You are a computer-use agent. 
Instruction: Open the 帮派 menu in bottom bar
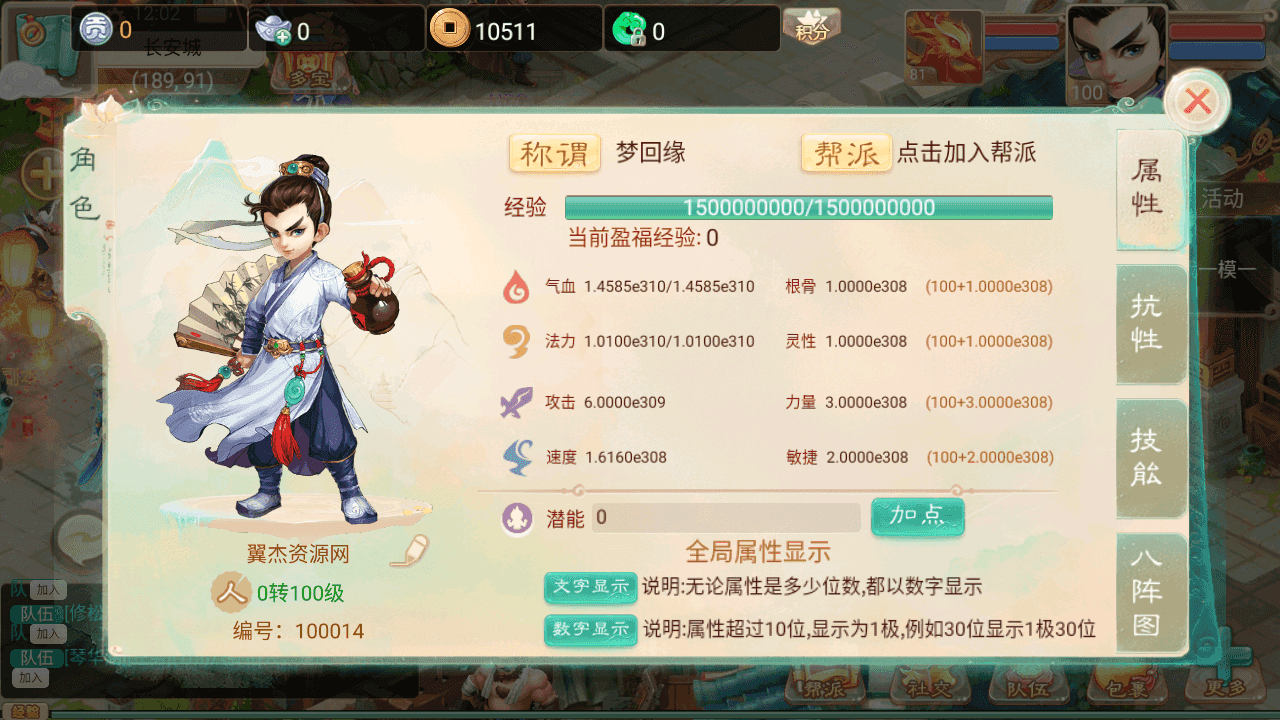point(823,688)
